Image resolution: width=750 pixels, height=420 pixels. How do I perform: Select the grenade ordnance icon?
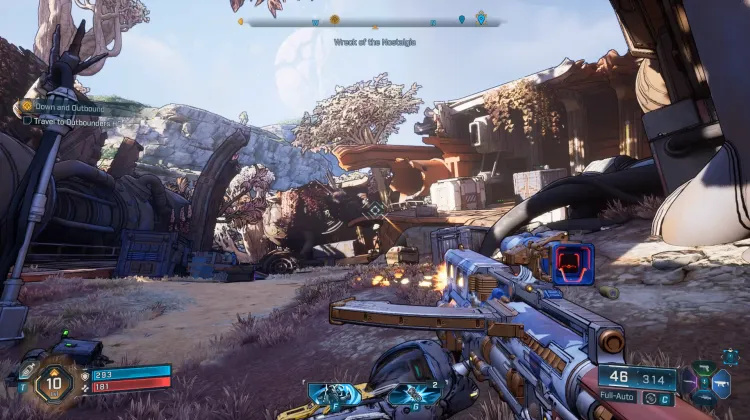pos(413,395)
